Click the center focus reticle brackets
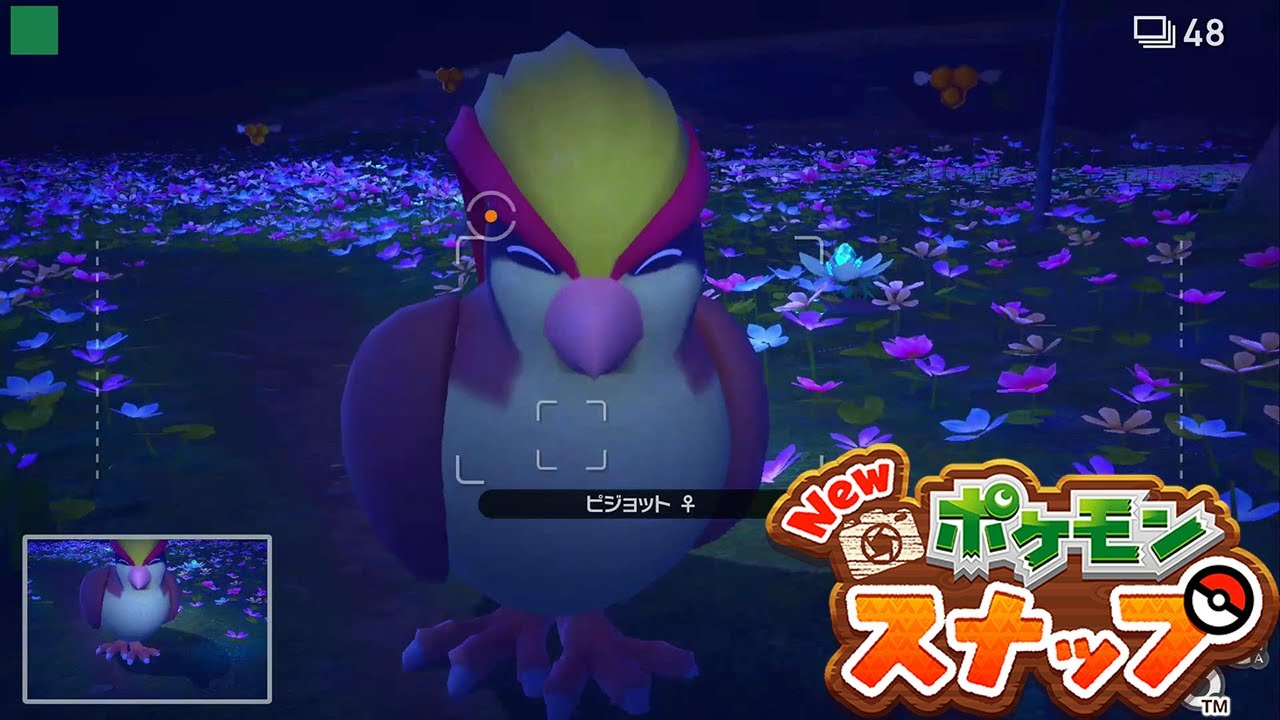This screenshot has height=720, width=1280. (570, 437)
